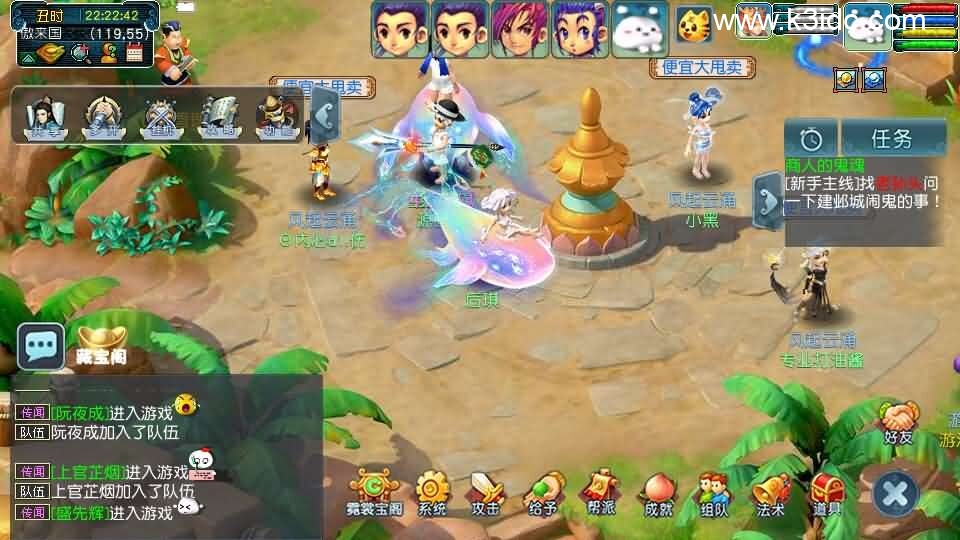The image size is (960, 540).
Task: Open the 系统 (System) gear menu
Action: coord(433,490)
